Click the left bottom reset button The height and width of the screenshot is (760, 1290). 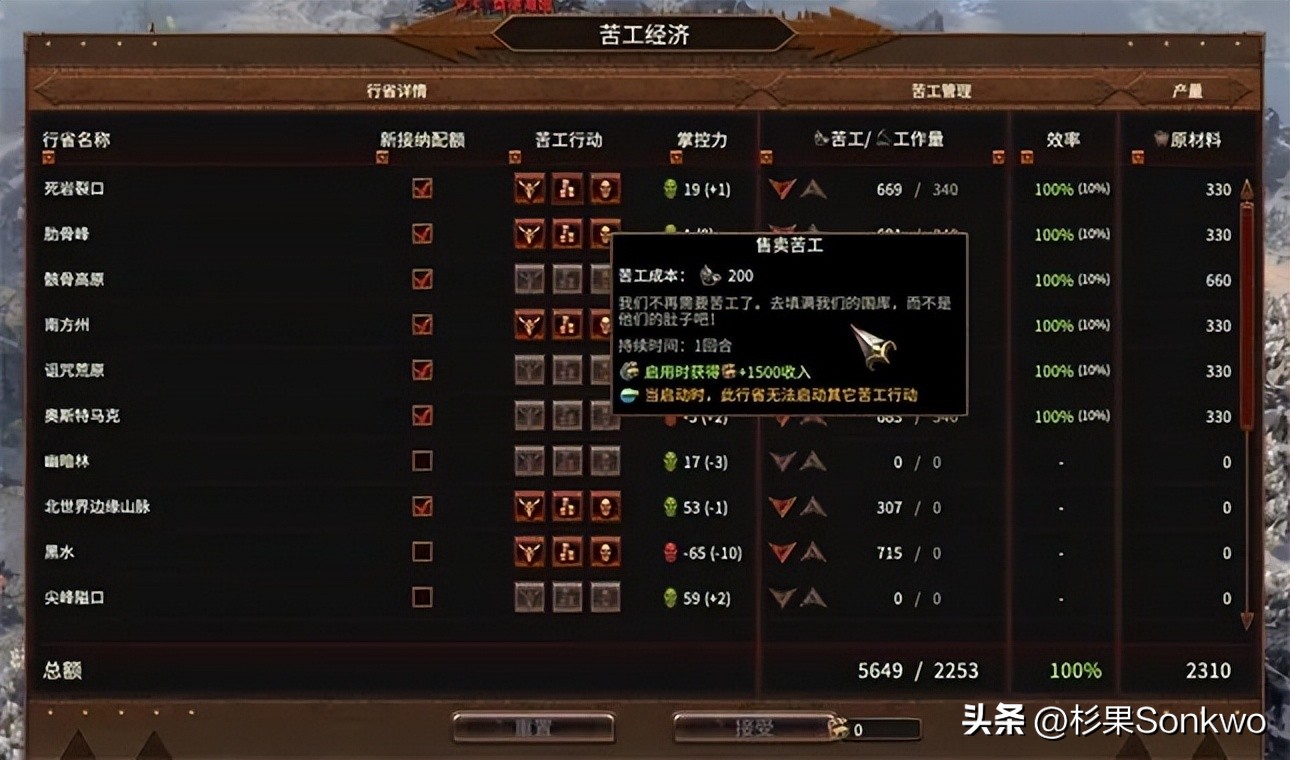click(x=533, y=727)
